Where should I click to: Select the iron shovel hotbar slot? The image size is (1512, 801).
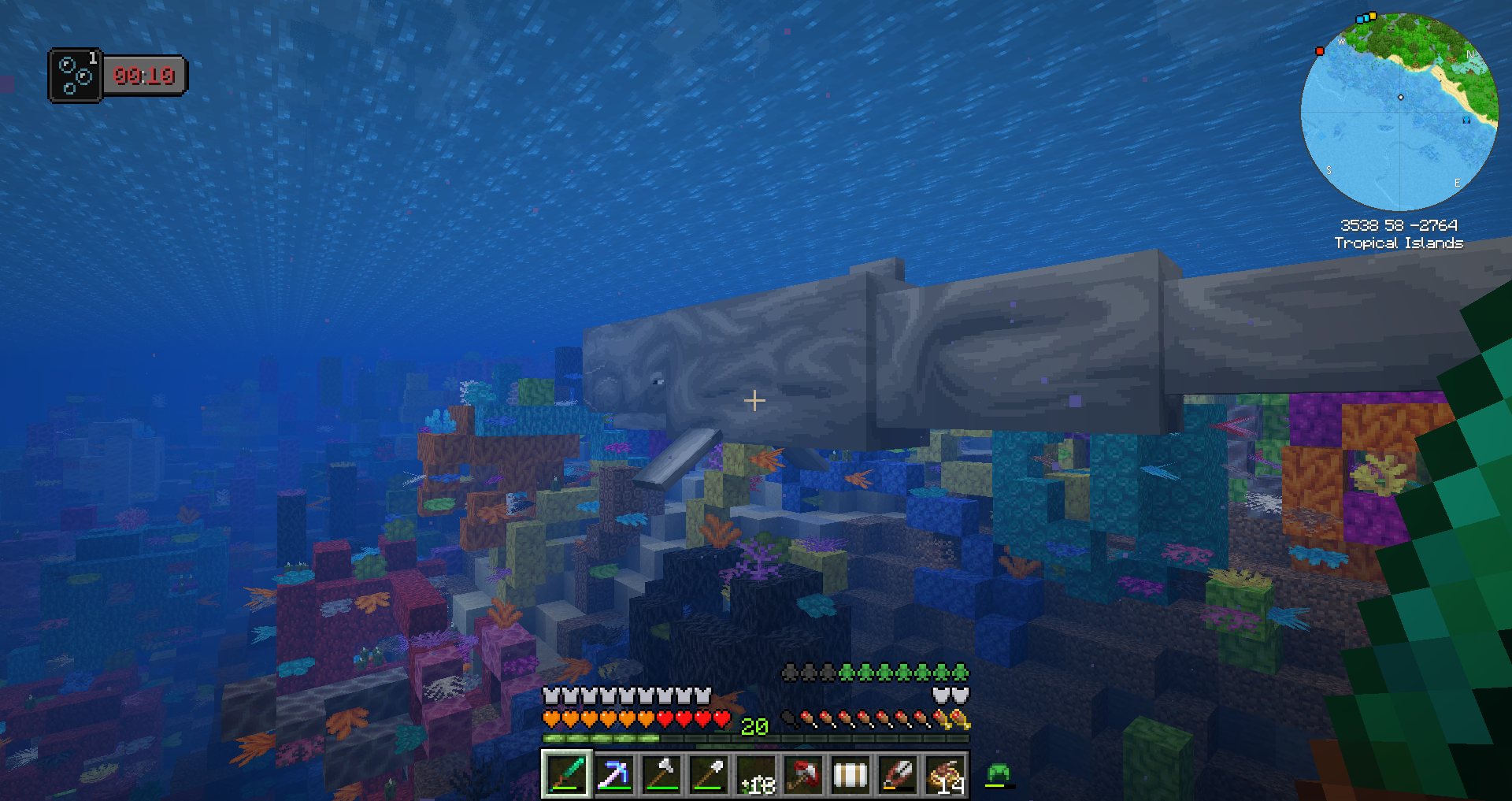pos(708,774)
